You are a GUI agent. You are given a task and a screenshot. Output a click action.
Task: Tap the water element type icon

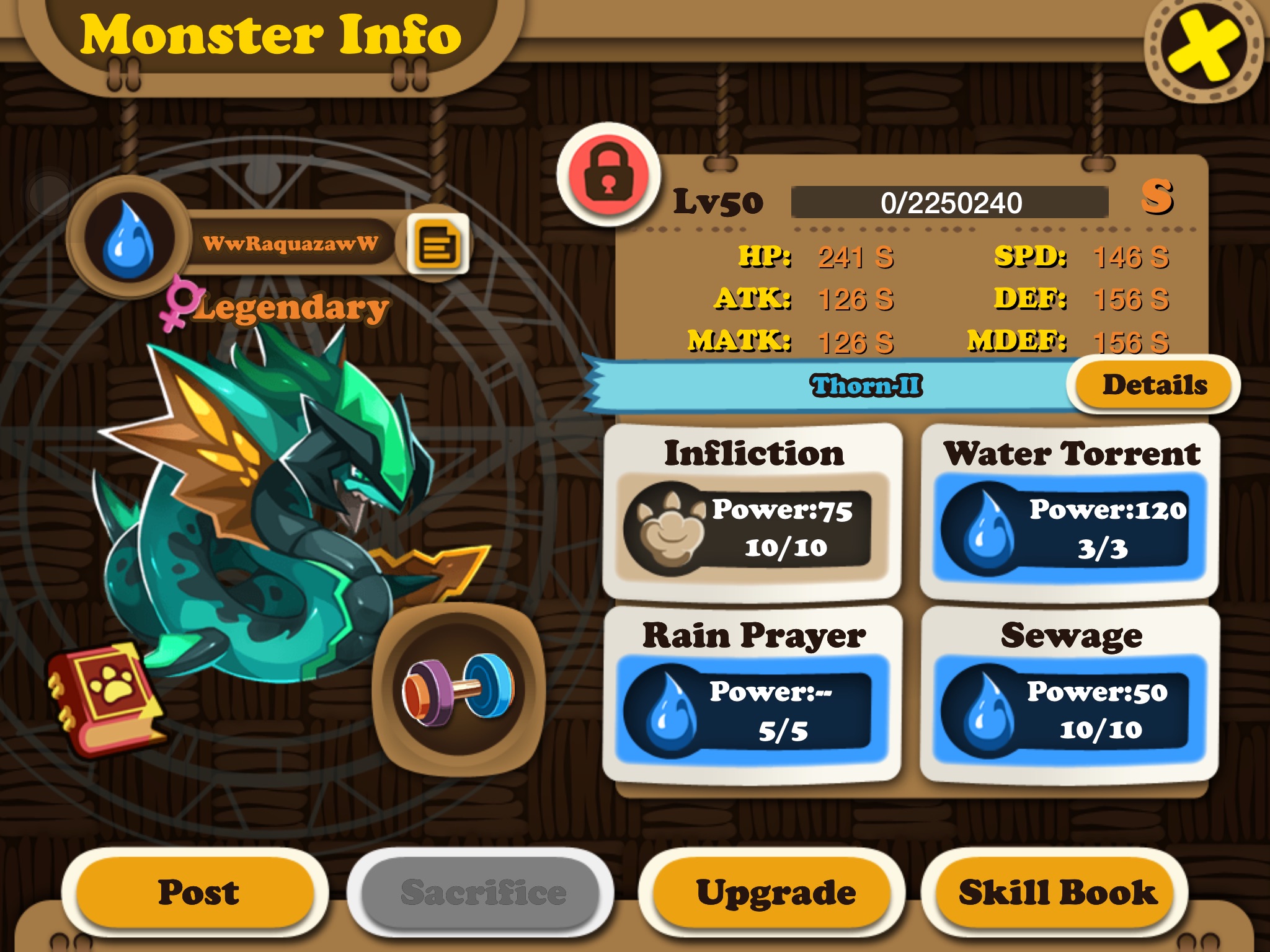click(128, 239)
